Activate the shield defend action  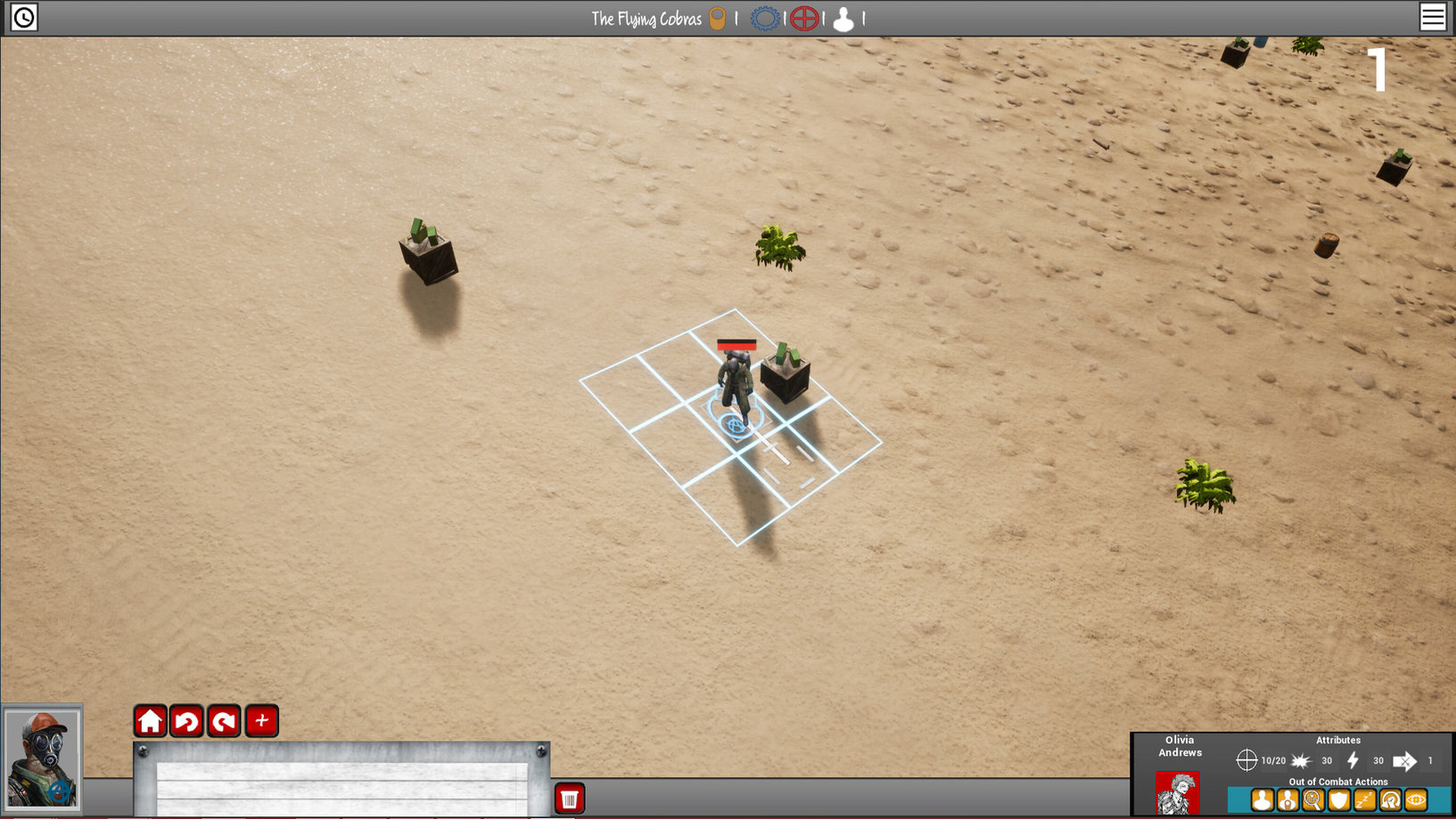[1338, 800]
